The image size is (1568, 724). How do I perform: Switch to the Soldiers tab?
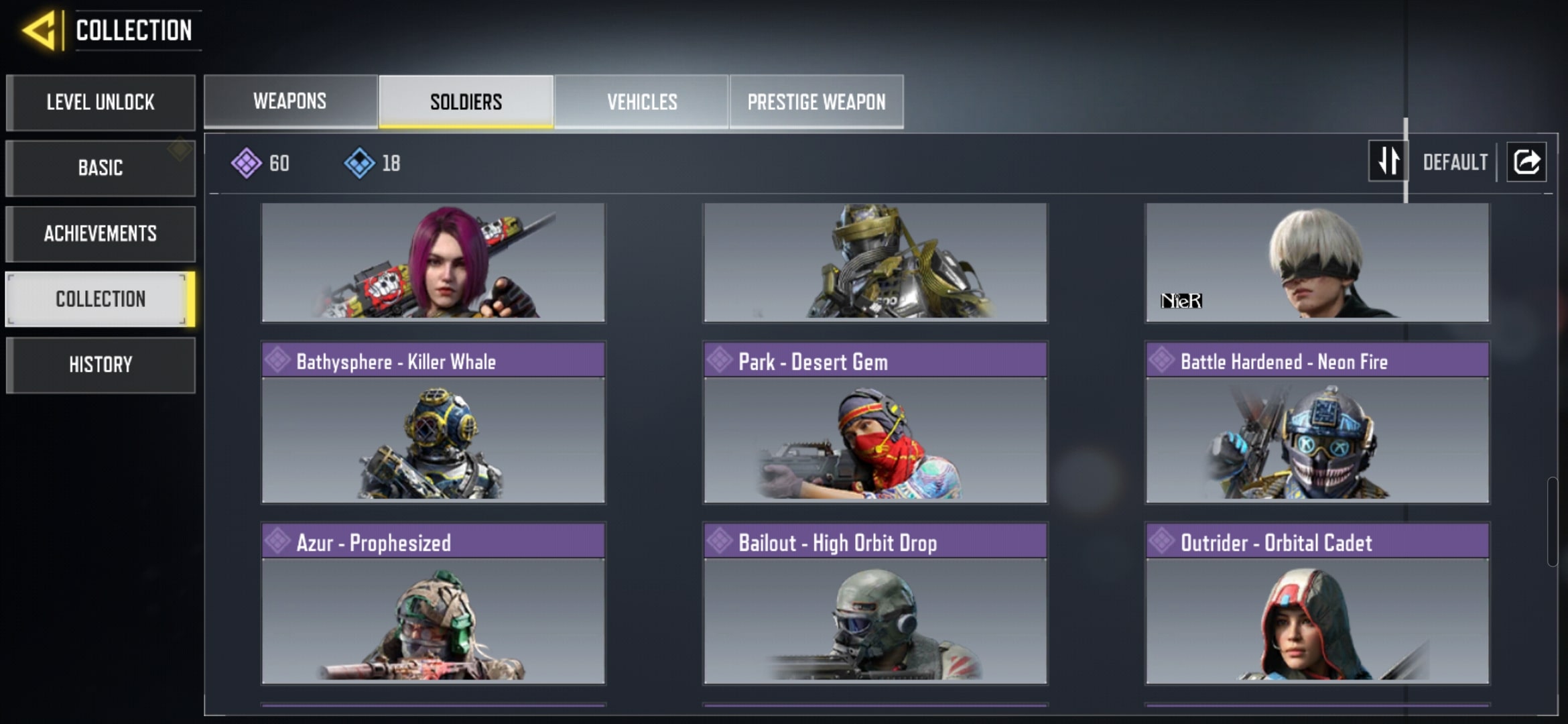(466, 102)
